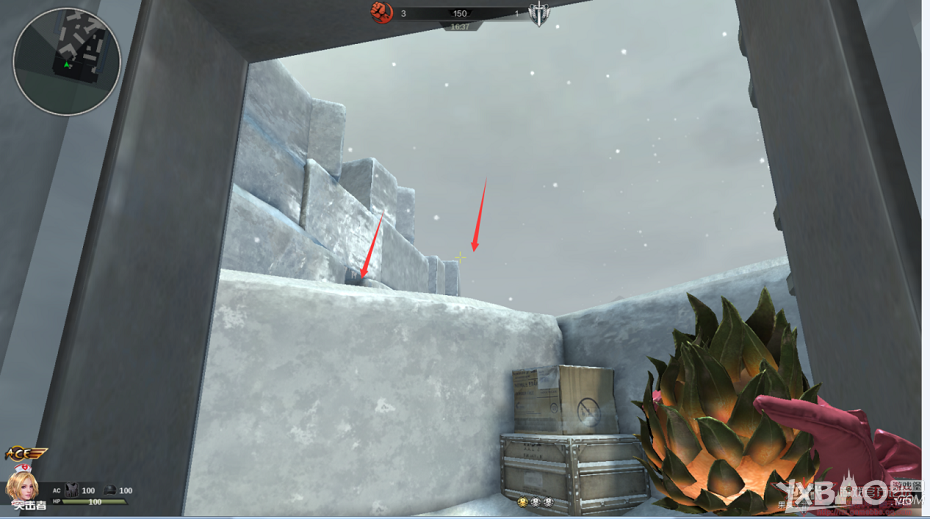Click the body armor vest icon
930x519 pixels.
click(72, 490)
